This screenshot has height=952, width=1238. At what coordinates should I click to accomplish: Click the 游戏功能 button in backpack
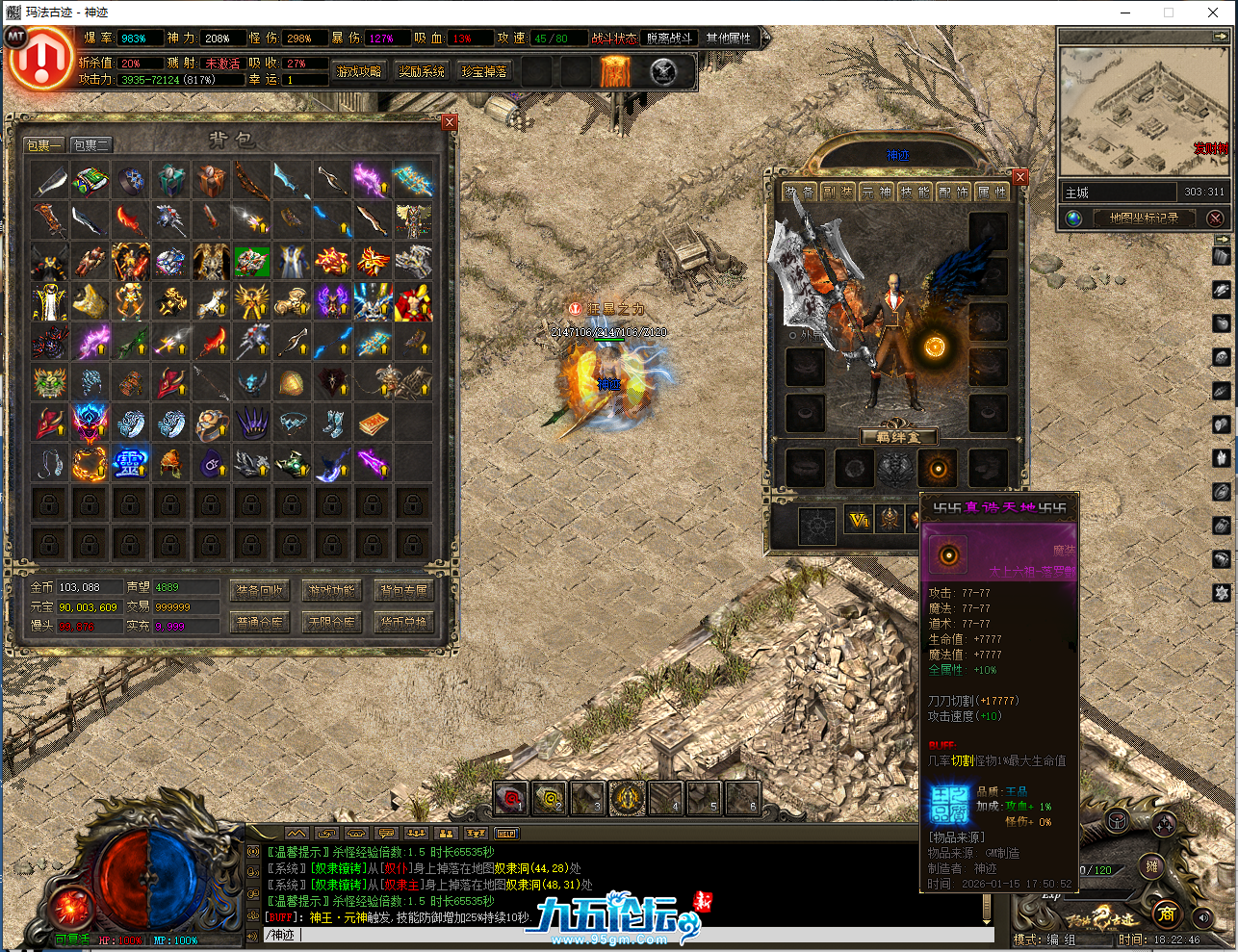pyautogui.click(x=332, y=591)
